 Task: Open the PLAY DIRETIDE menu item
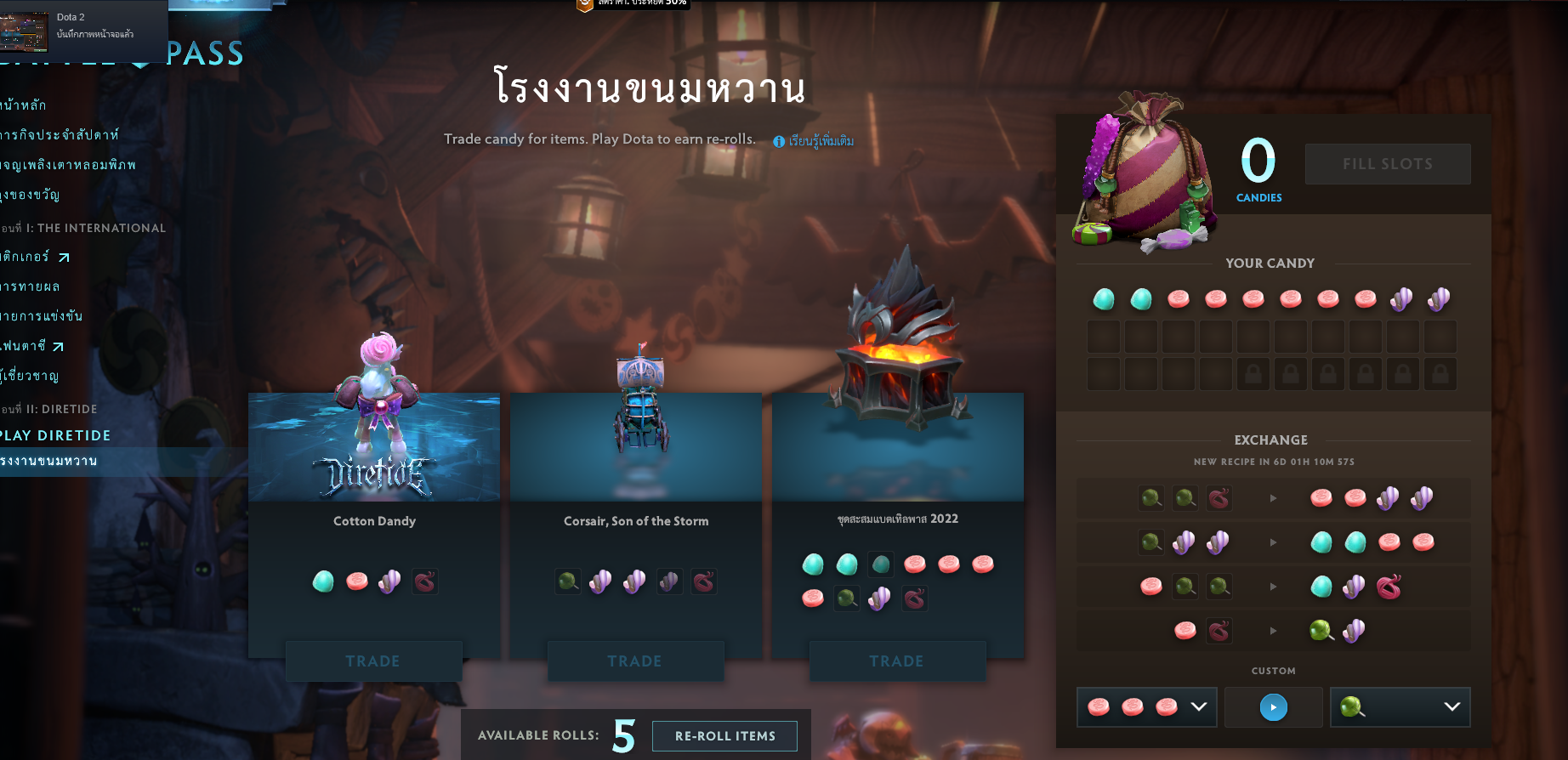tap(55, 435)
